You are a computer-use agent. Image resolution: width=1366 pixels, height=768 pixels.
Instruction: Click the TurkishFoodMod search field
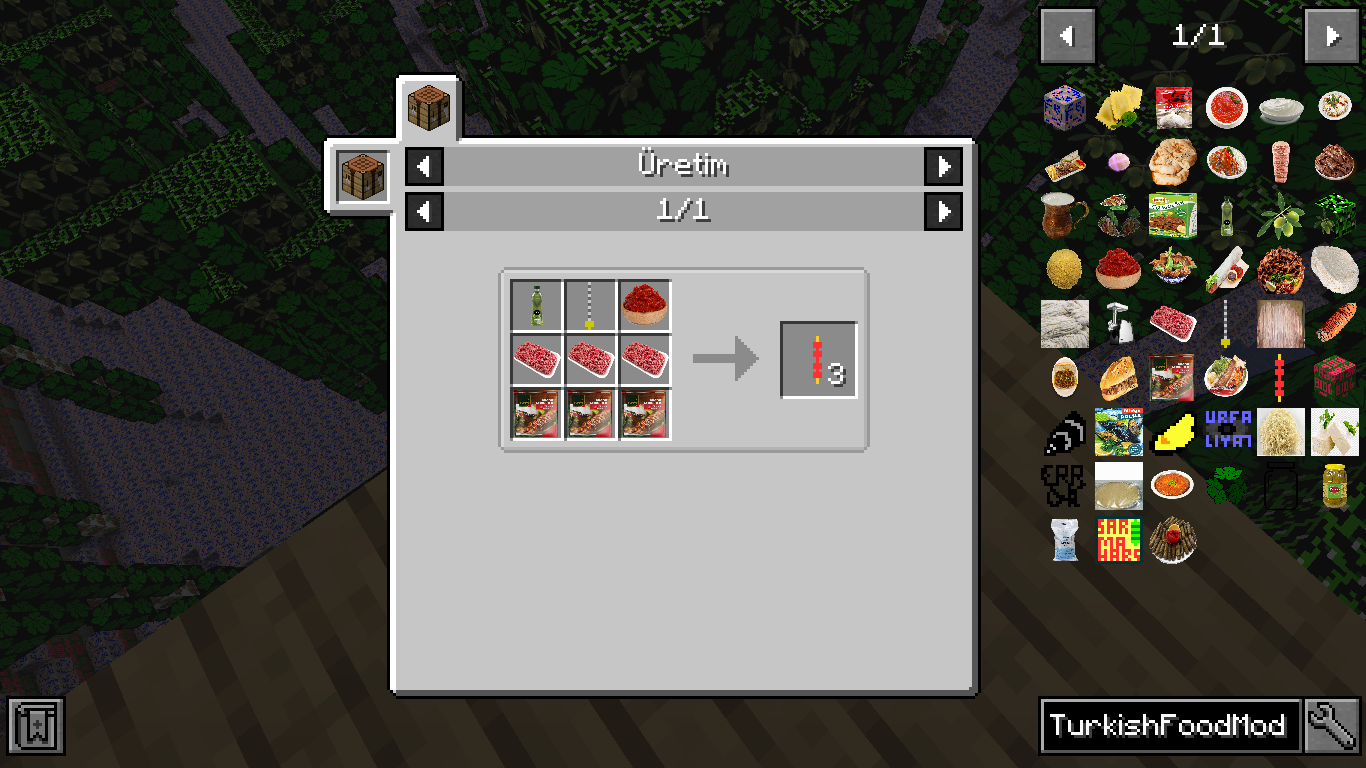point(1170,725)
